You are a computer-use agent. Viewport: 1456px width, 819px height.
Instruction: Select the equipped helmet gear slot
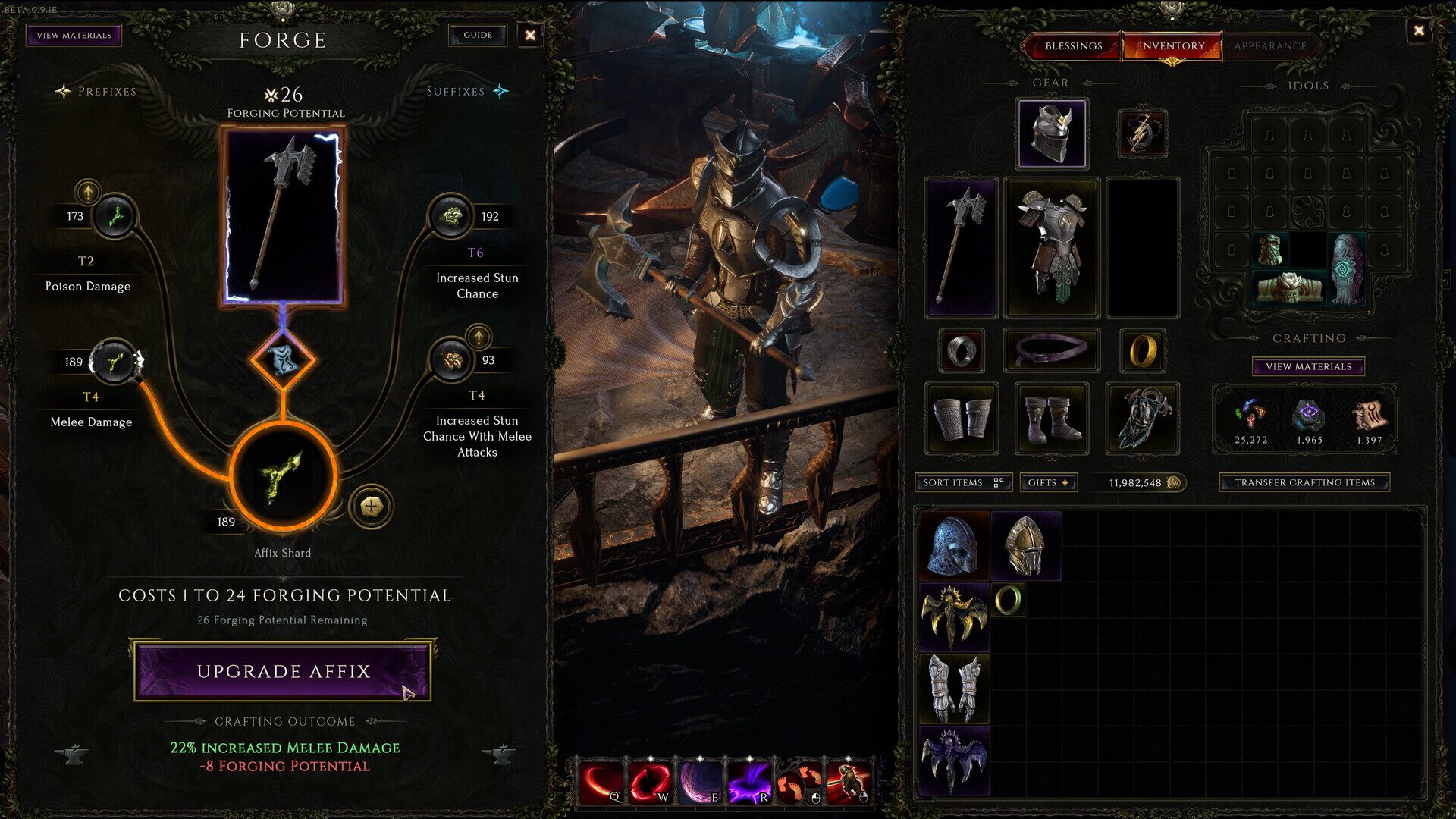1051,133
